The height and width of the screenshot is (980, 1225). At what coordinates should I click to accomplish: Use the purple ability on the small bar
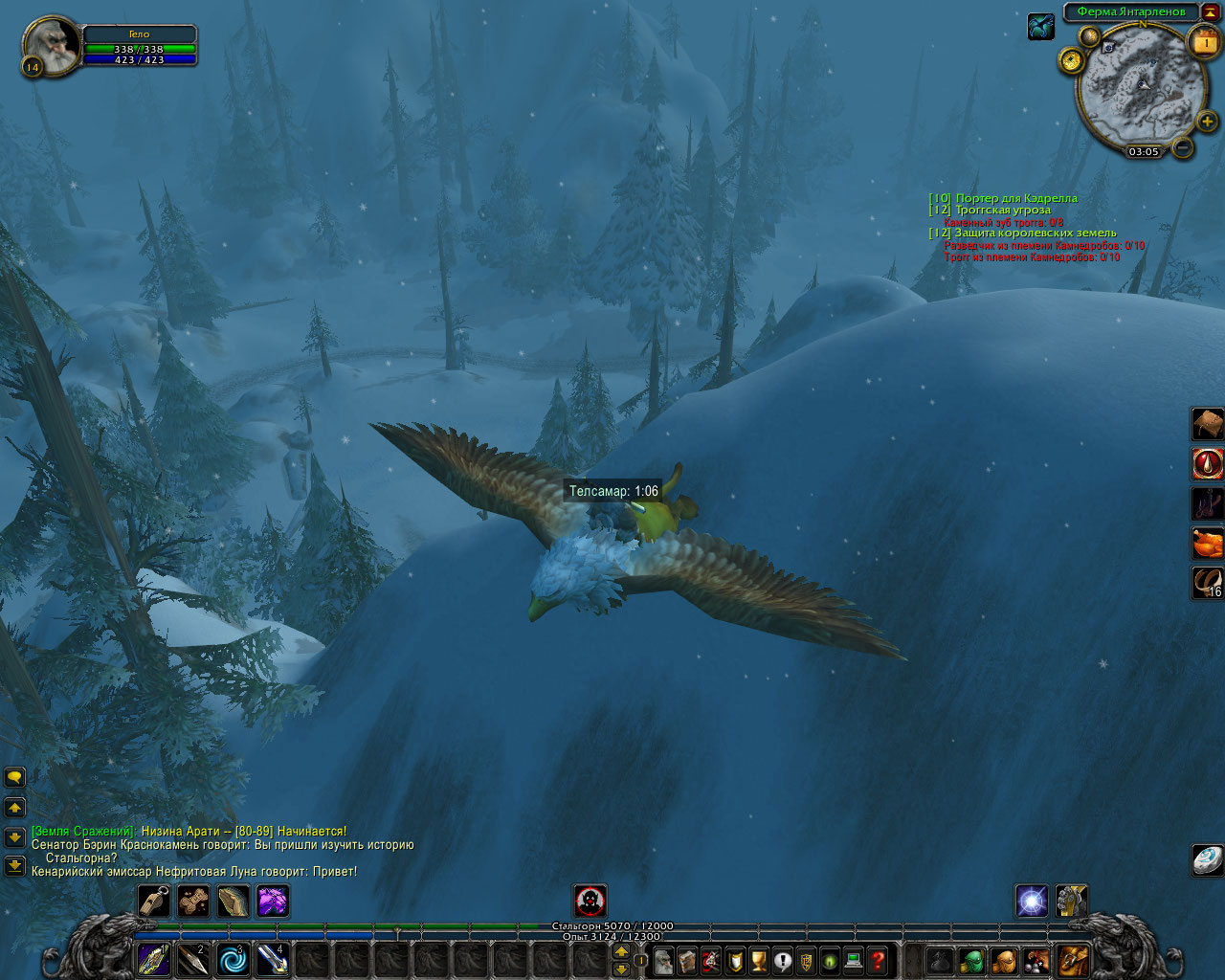pos(273,901)
